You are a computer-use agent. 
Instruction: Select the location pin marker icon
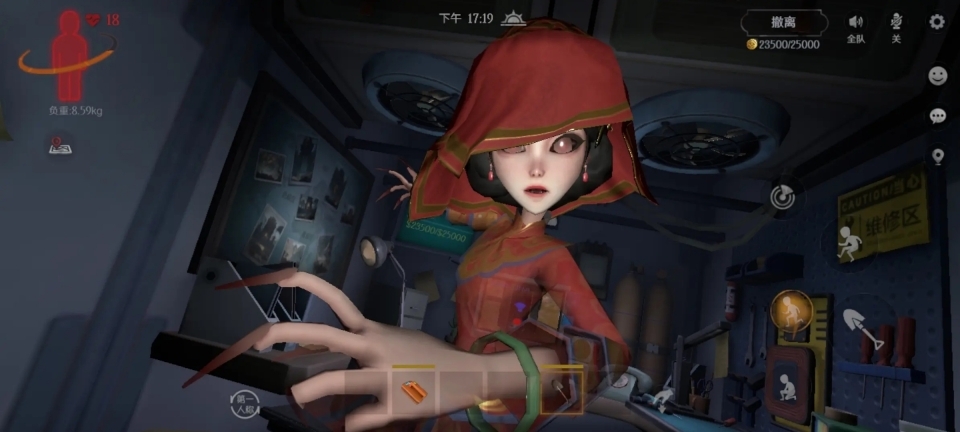938,156
